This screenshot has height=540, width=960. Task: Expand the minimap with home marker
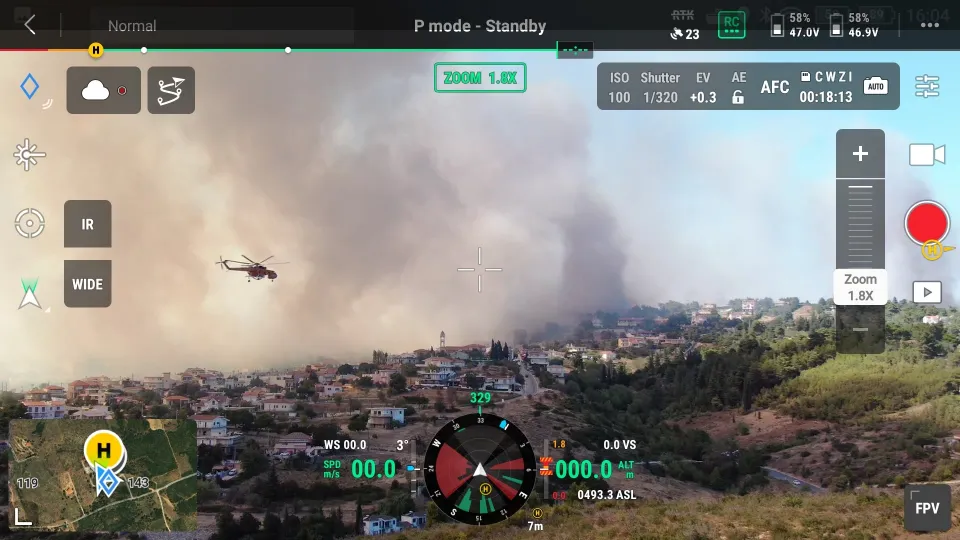pos(103,473)
